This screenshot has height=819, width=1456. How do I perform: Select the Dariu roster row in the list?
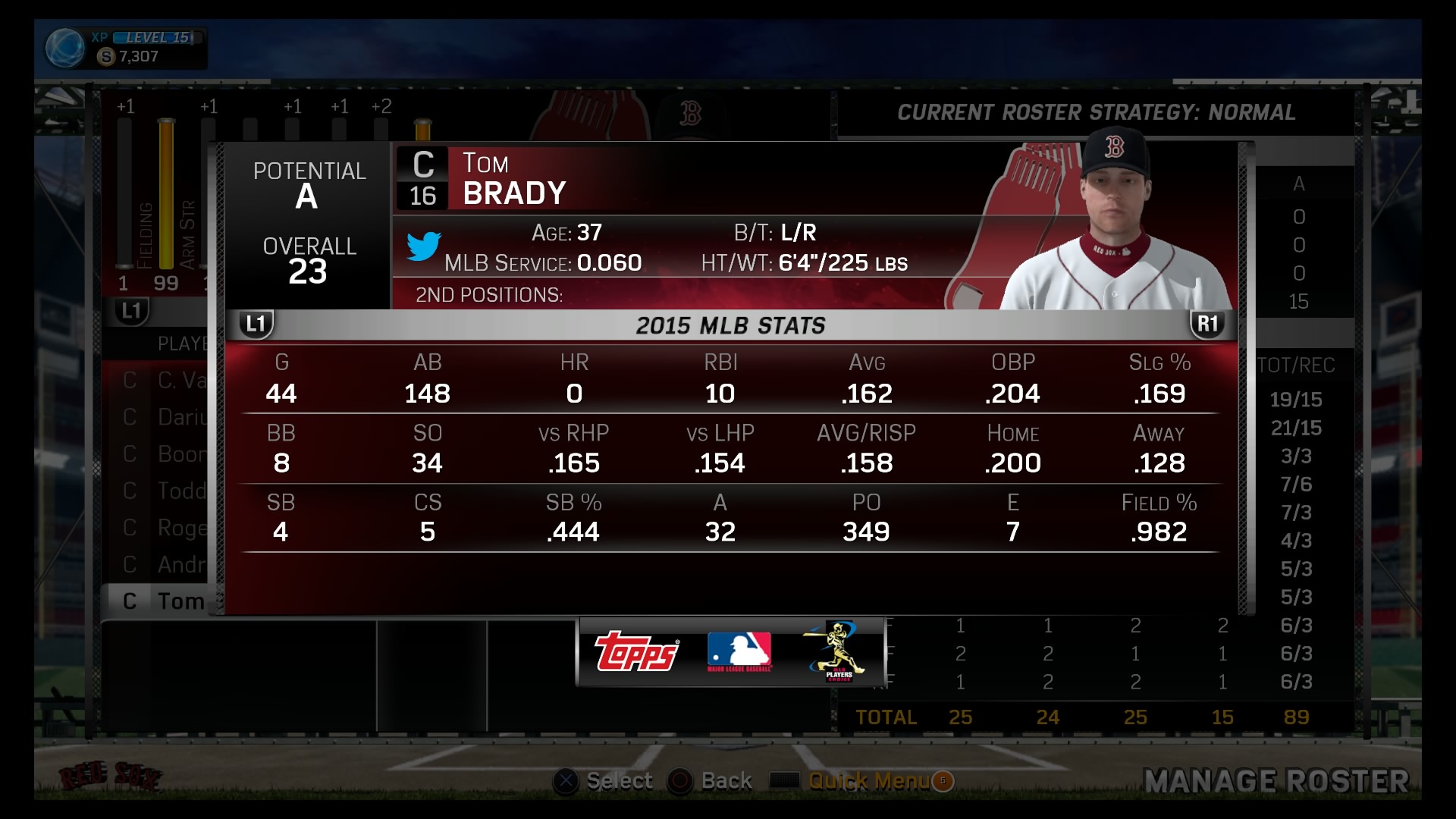[x=163, y=417]
